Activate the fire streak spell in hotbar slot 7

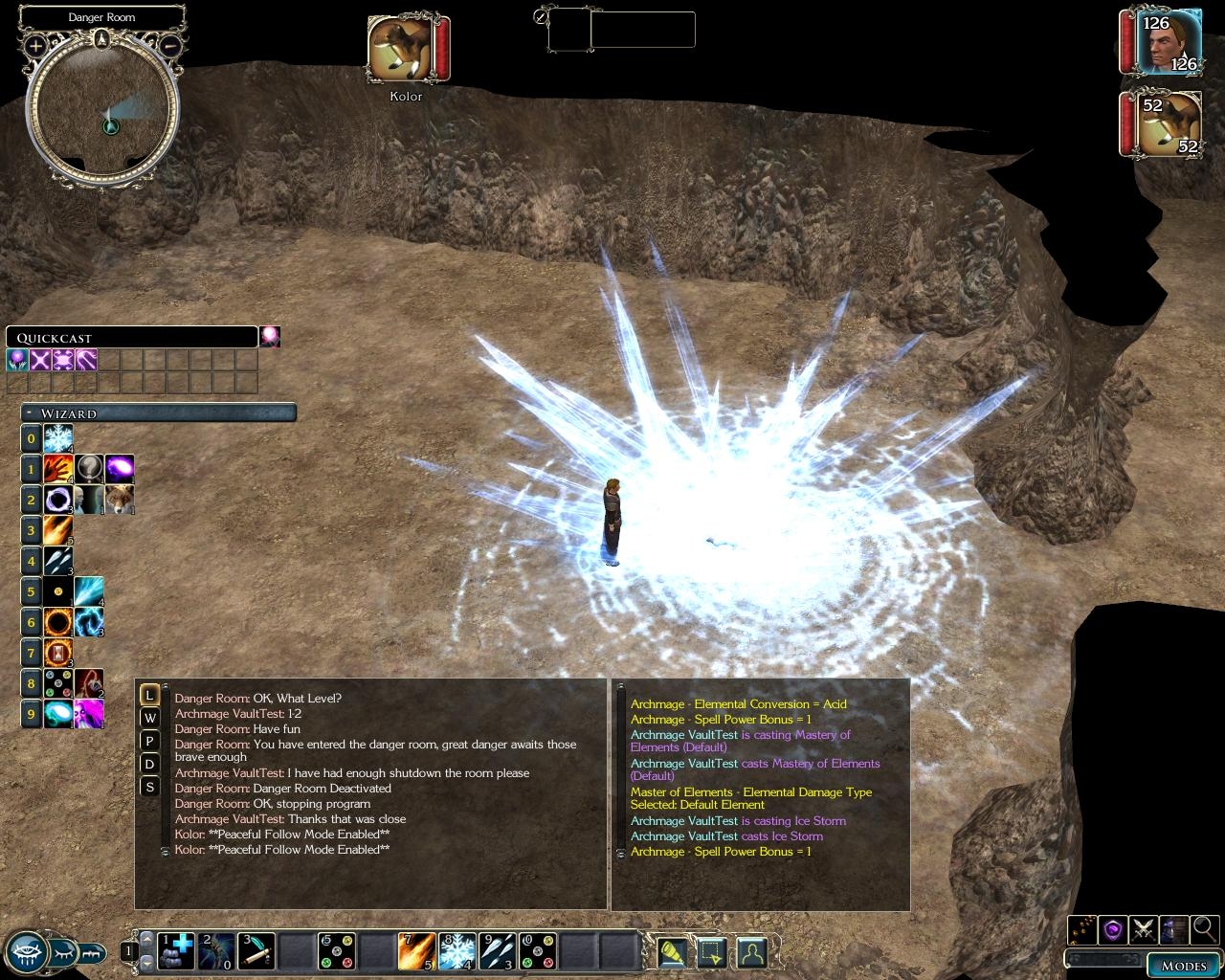(x=417, y=951)
